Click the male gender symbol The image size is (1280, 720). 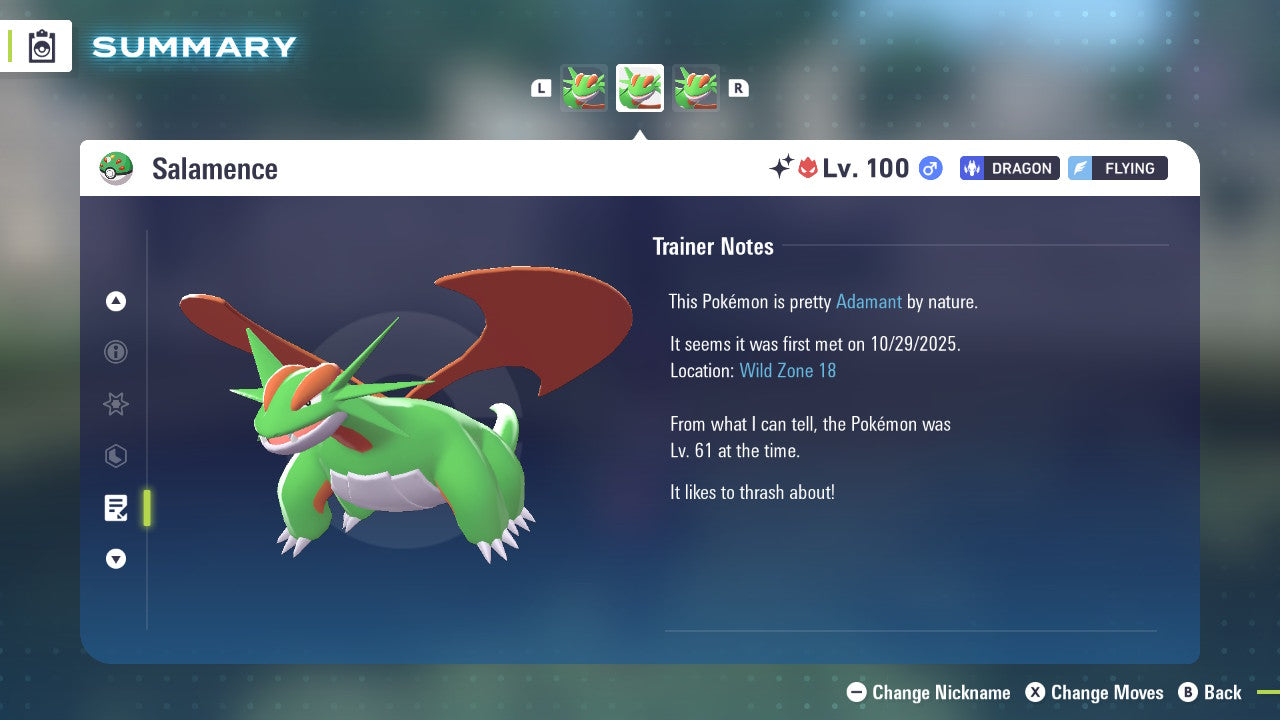(929, 169)
